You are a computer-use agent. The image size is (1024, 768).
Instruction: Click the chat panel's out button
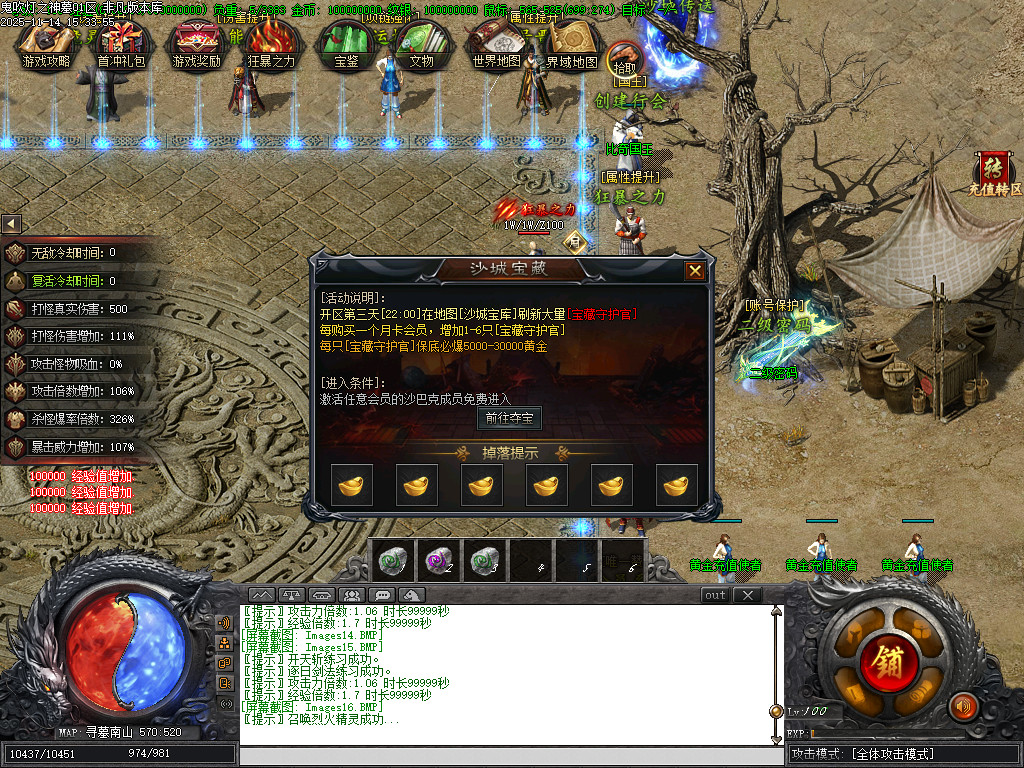tap(715, 595)
